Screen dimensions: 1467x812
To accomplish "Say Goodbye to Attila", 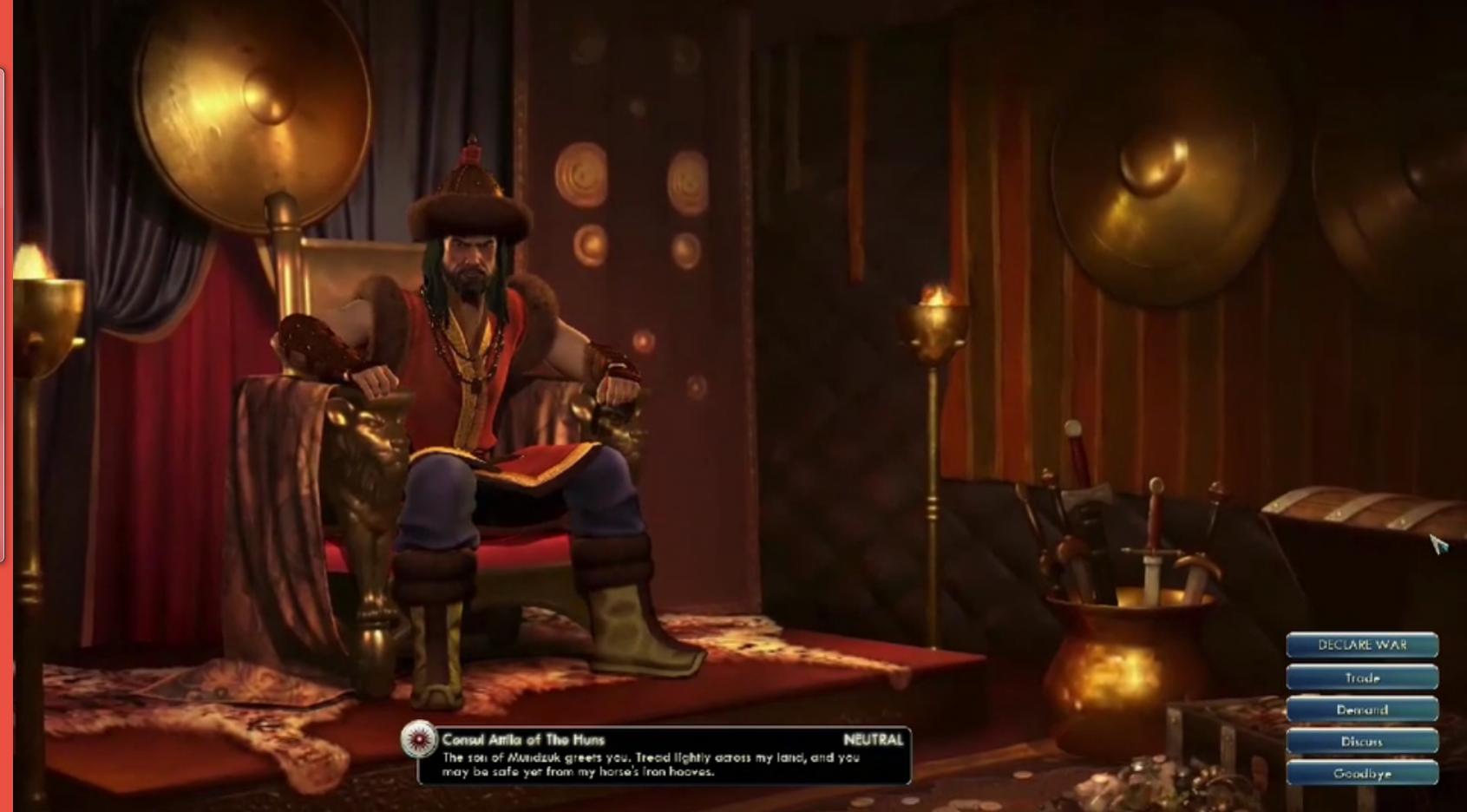I will (1361, 773).
